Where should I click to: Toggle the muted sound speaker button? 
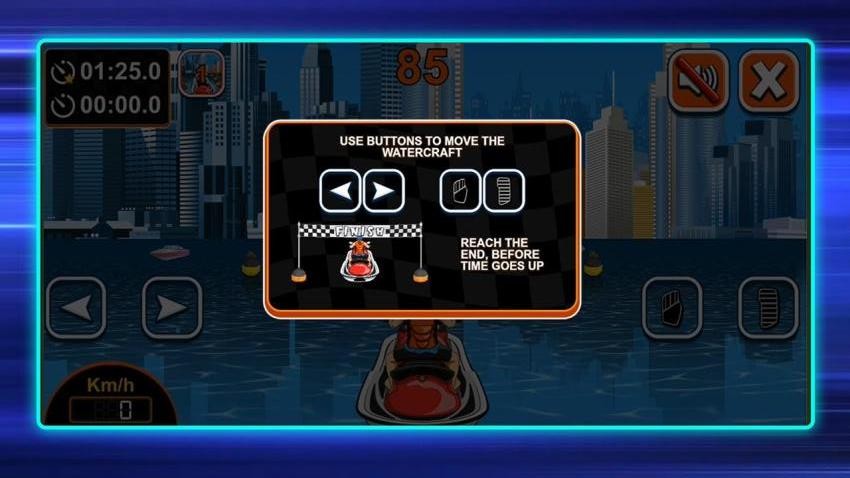point(697,79)
